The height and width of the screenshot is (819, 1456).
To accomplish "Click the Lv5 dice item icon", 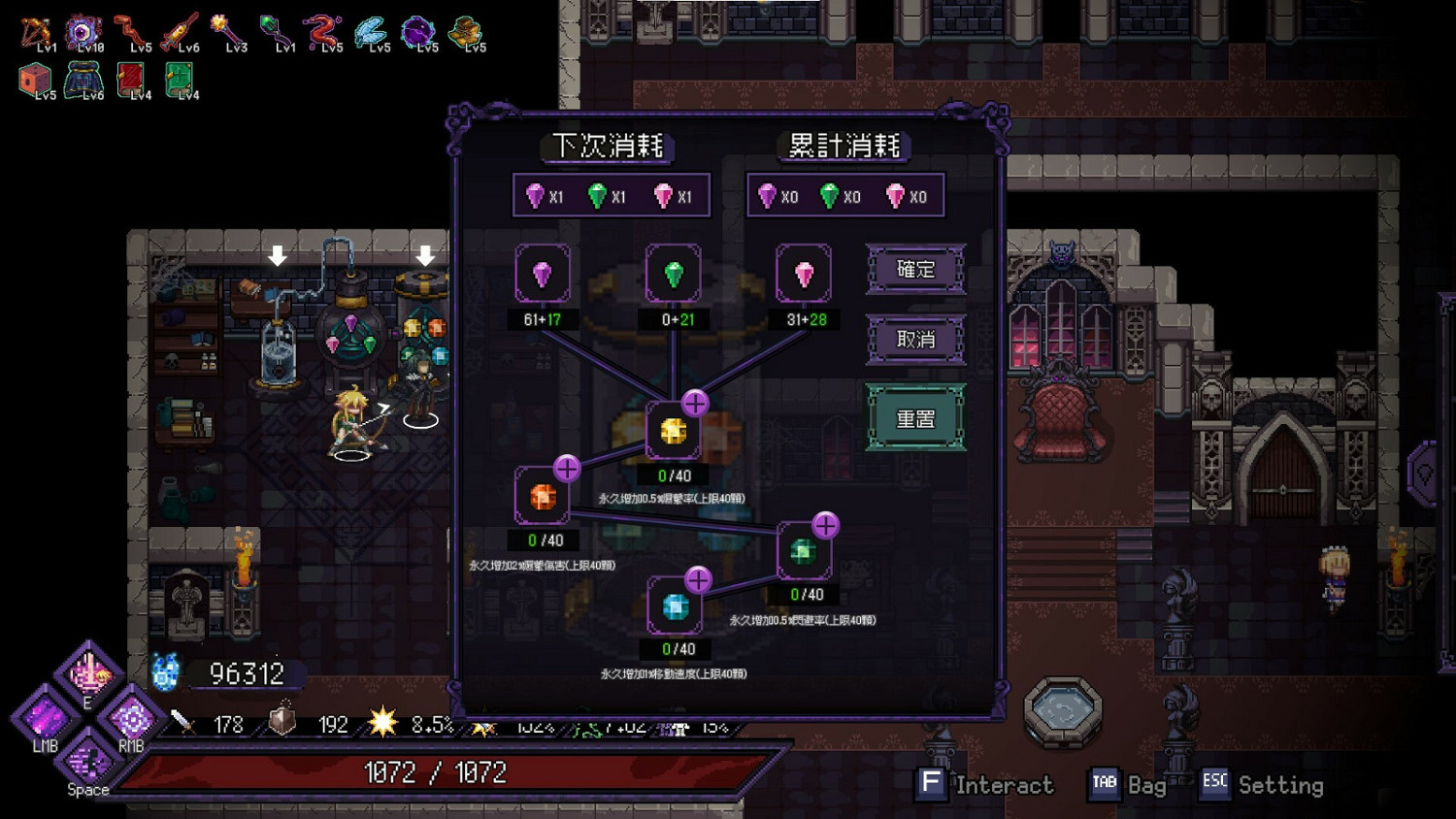I will pos(37,78).
